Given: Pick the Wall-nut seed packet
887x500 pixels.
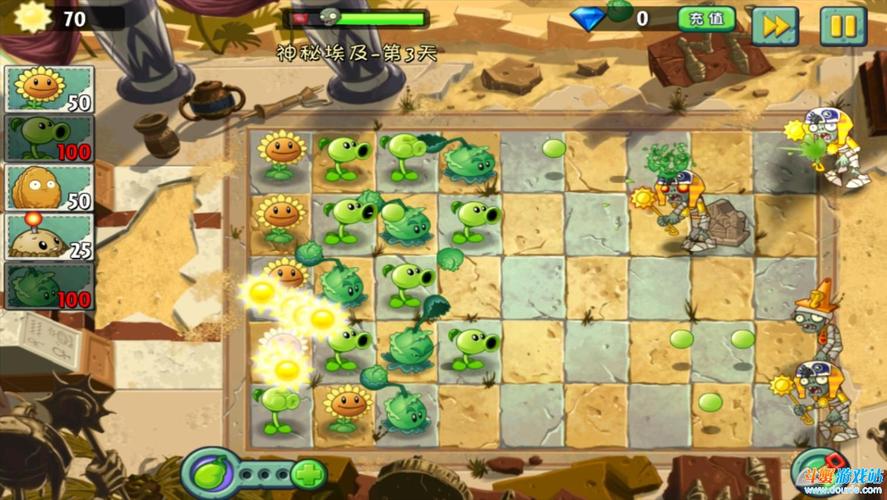Looking at the screenshot, I should [x=49, y=187].
